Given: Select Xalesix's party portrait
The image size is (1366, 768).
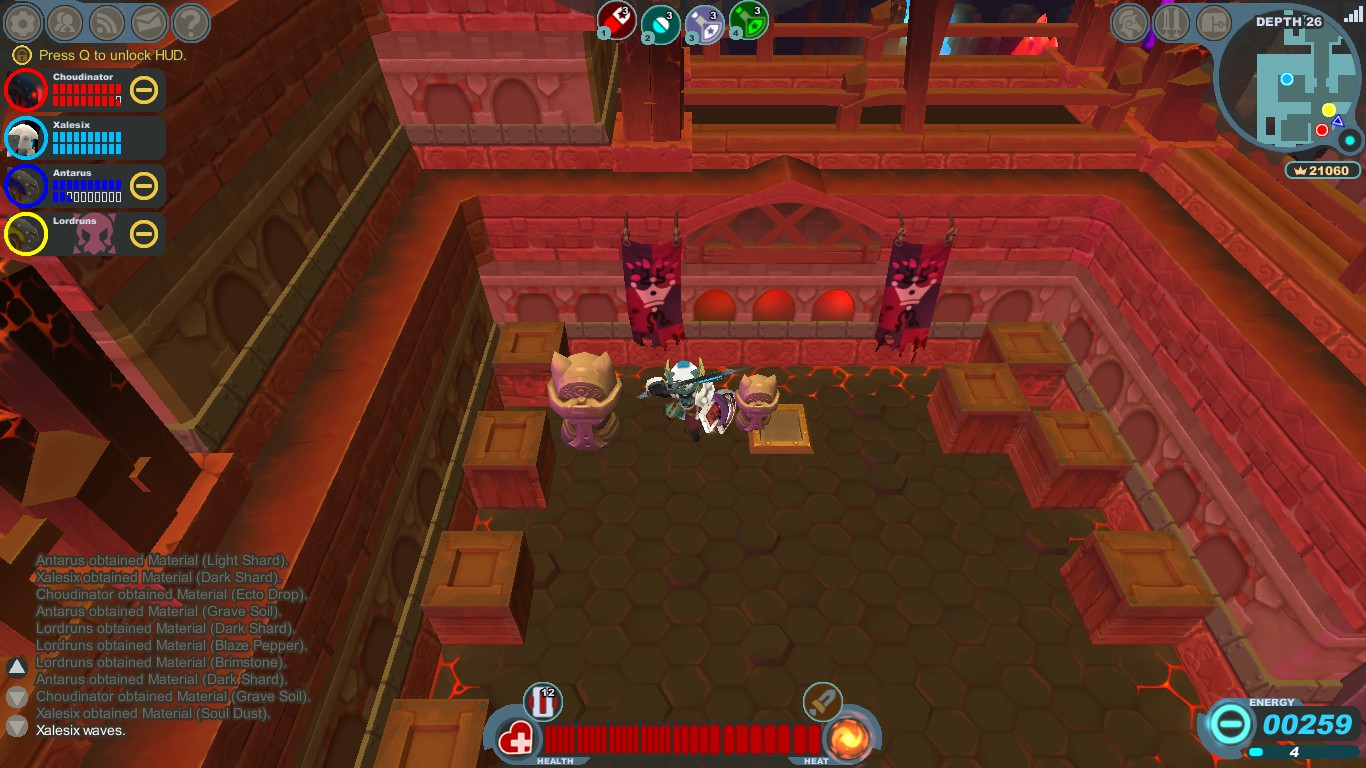Looking at the screenshot, I should point(25,139).
